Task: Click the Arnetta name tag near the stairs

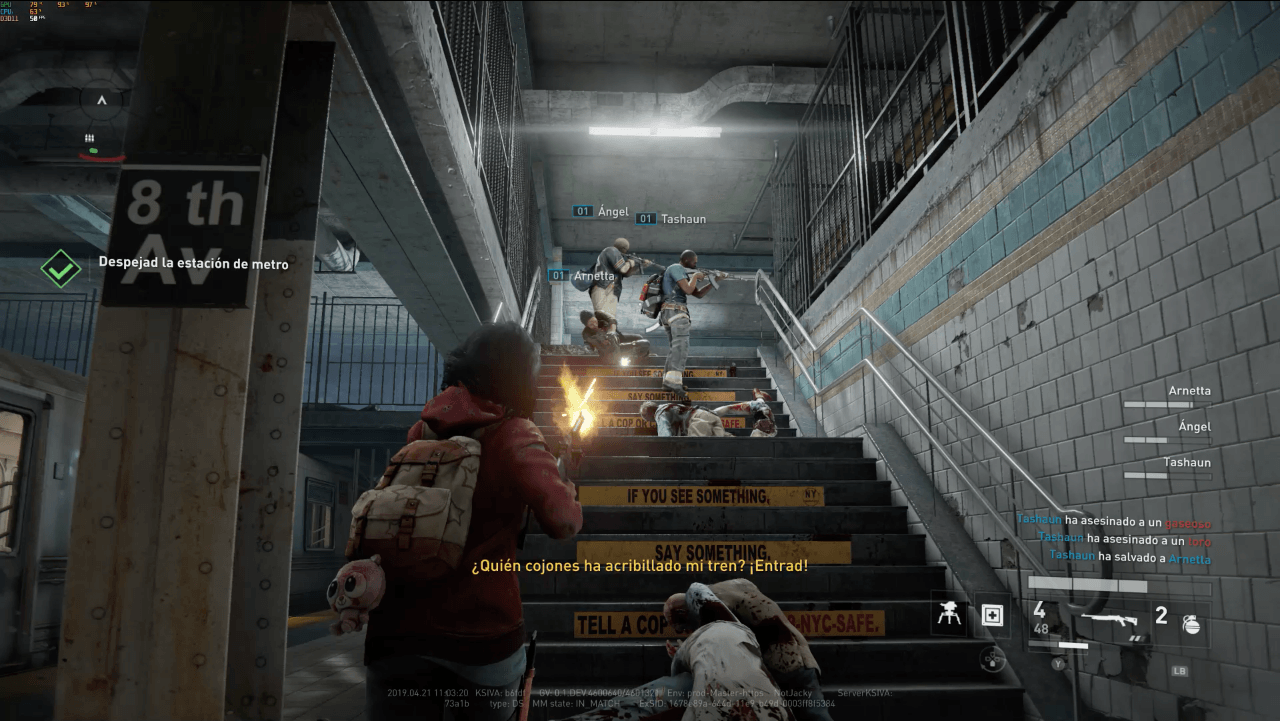Action: point(593,276)
